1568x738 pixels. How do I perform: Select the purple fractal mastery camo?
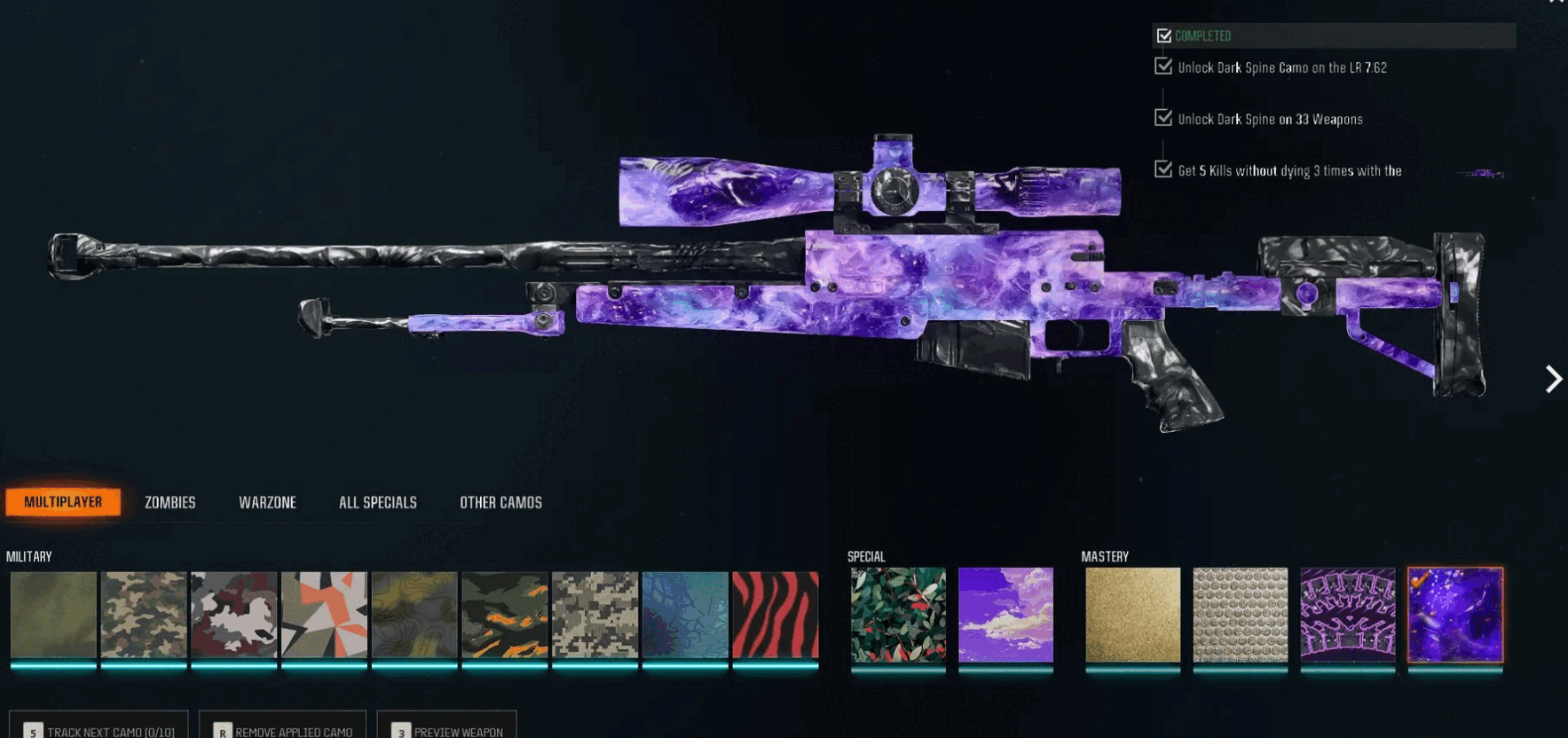(1348, 619)
